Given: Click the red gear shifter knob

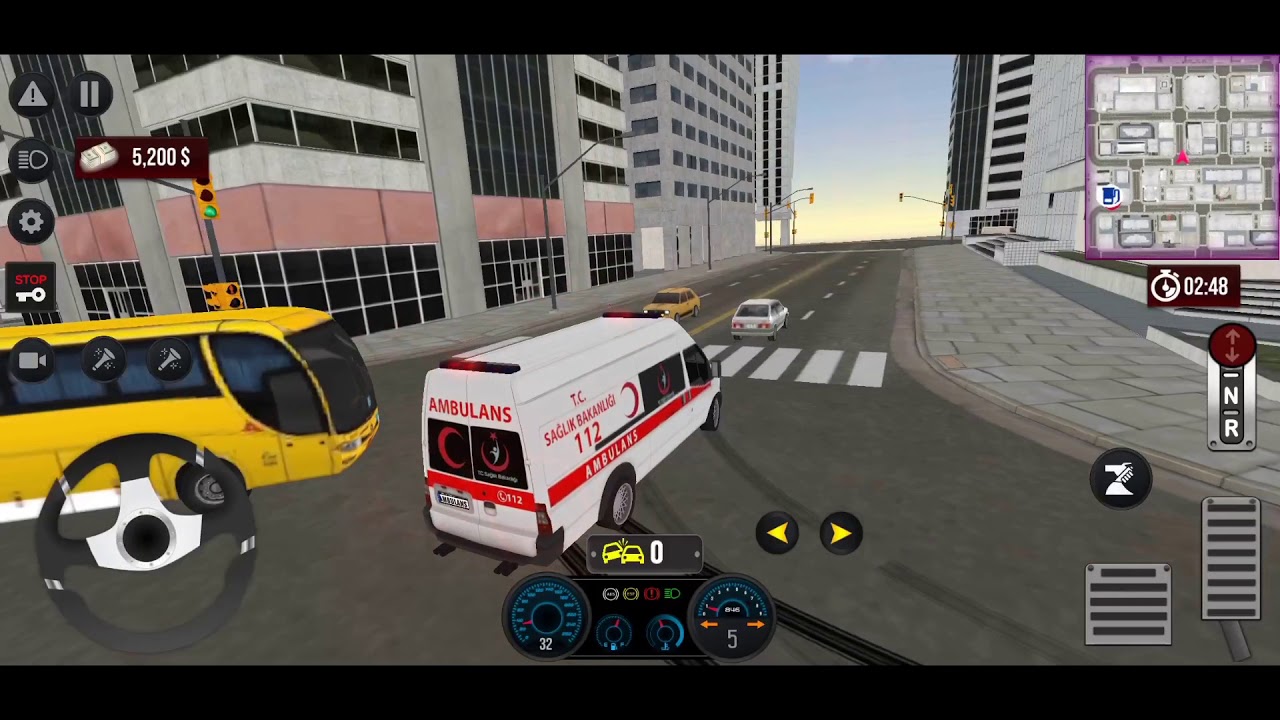Looking at the screenshot, I should 1232,345.
